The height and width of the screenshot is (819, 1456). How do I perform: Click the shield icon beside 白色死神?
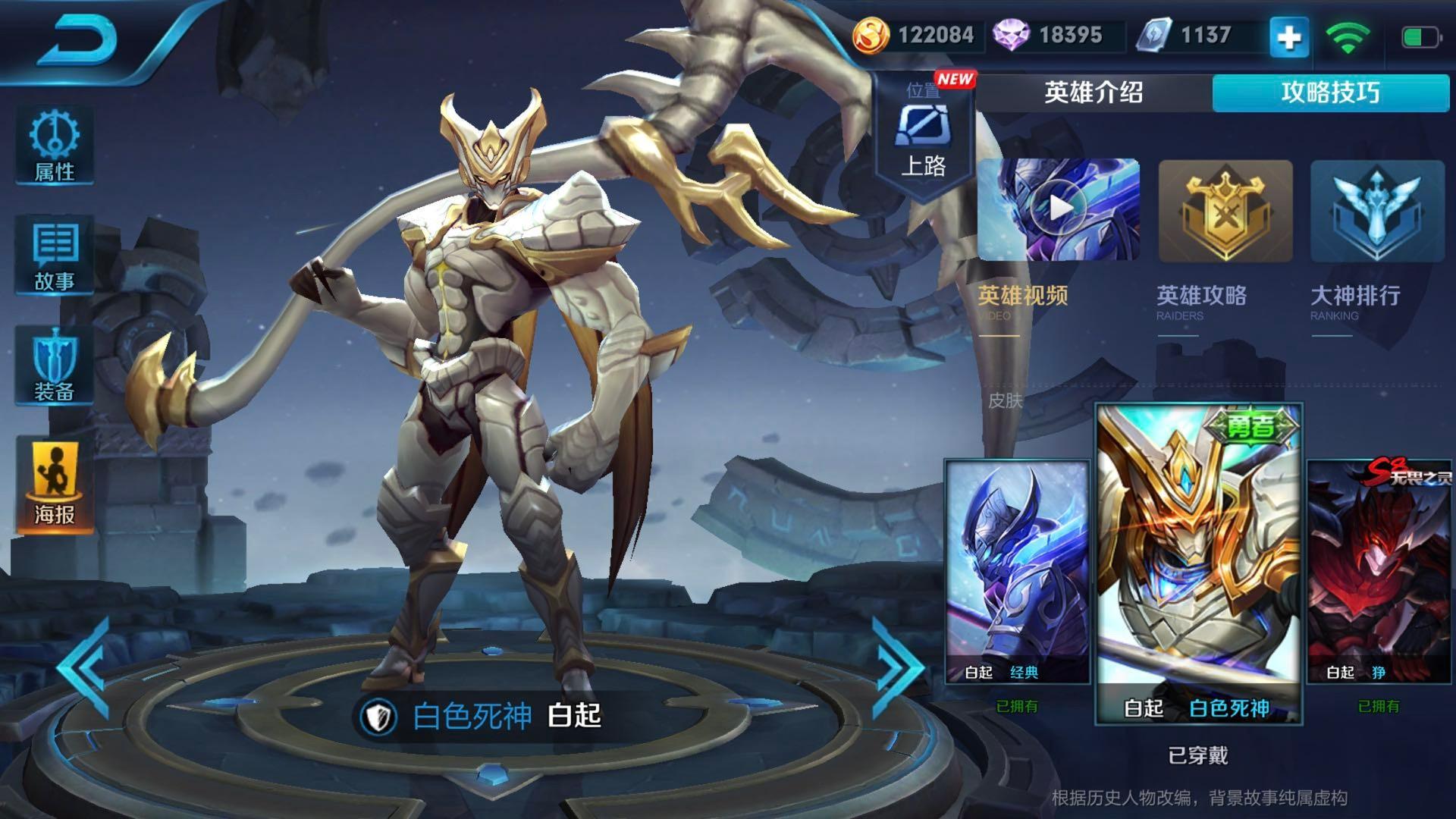378,717
